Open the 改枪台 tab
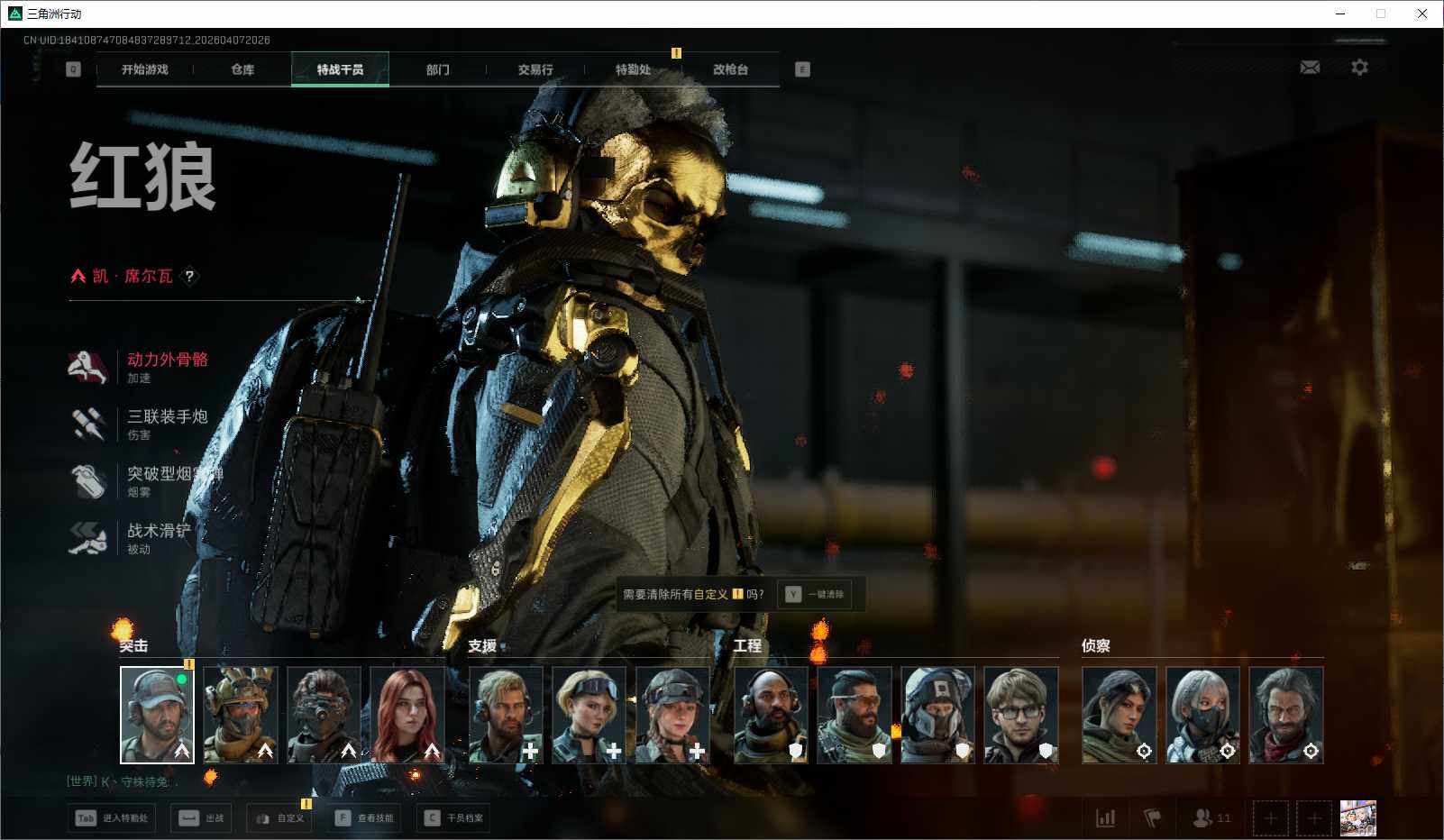 point(730,69)
